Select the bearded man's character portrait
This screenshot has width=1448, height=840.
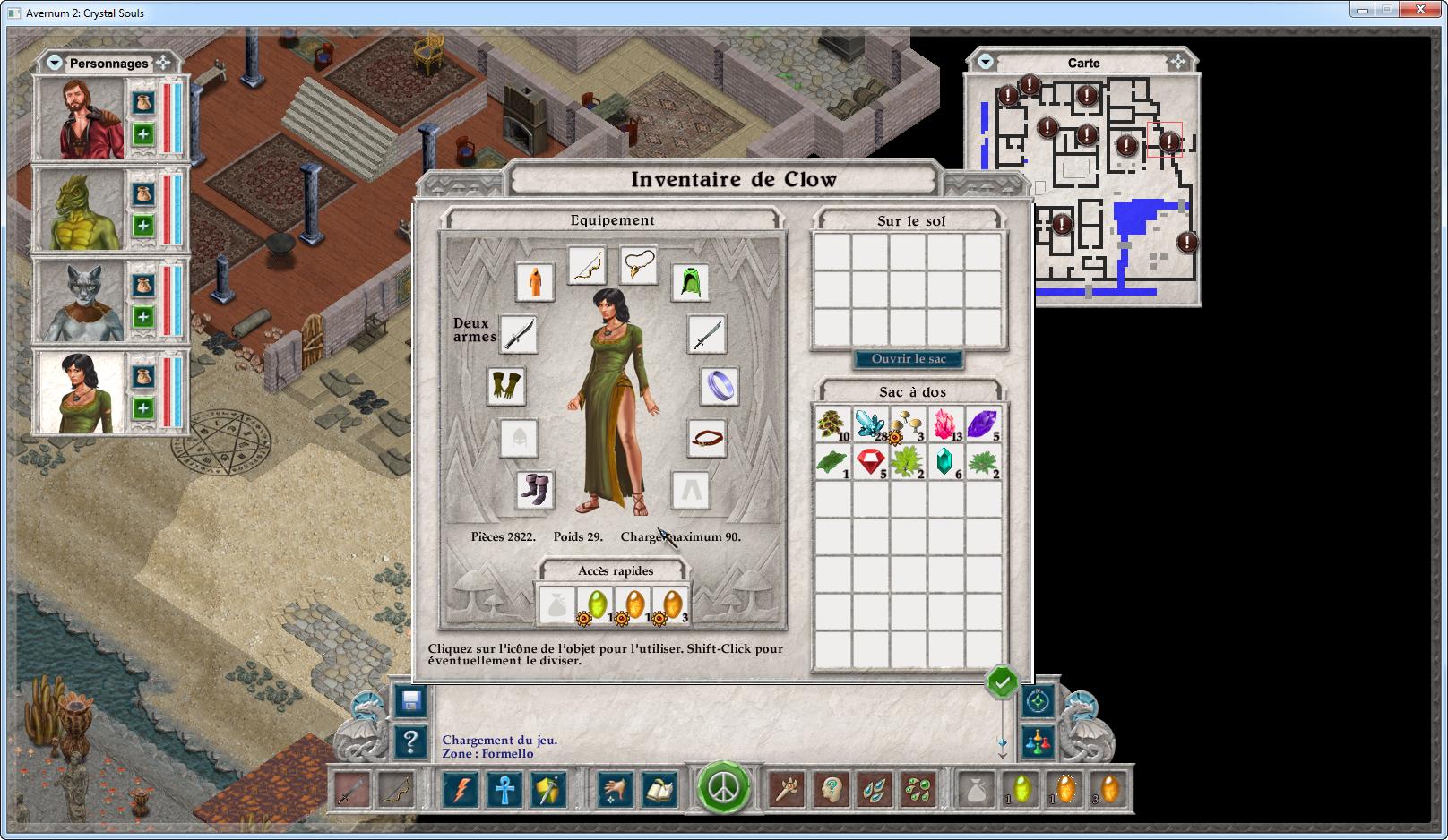point(79,119)
